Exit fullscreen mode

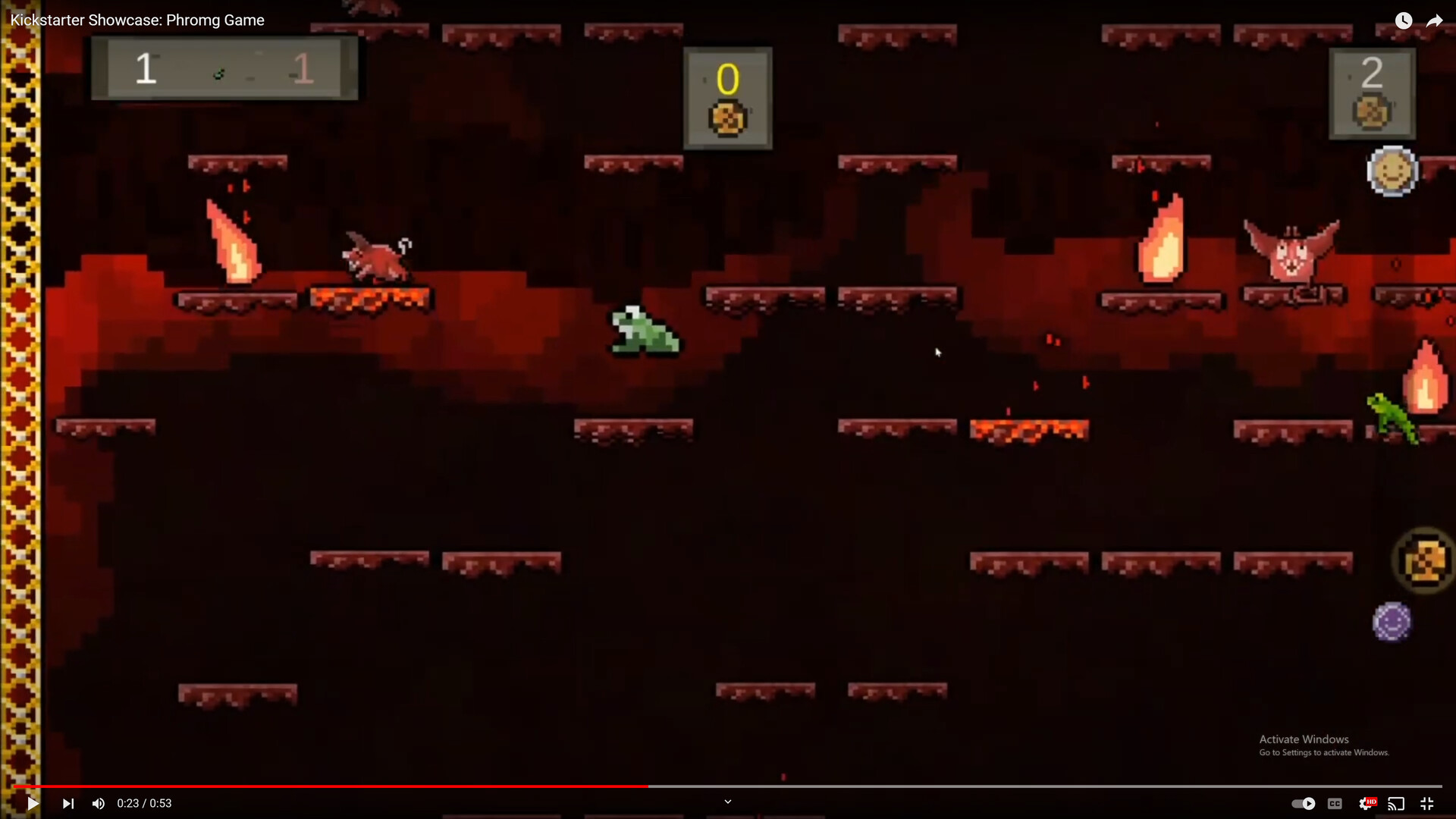coord(1428,803)
